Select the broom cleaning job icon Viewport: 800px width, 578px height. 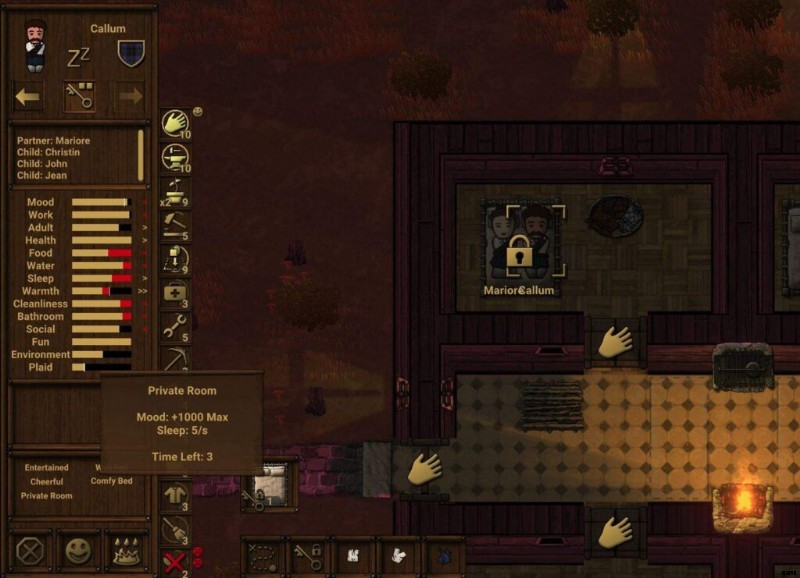[x=176, y=529]
